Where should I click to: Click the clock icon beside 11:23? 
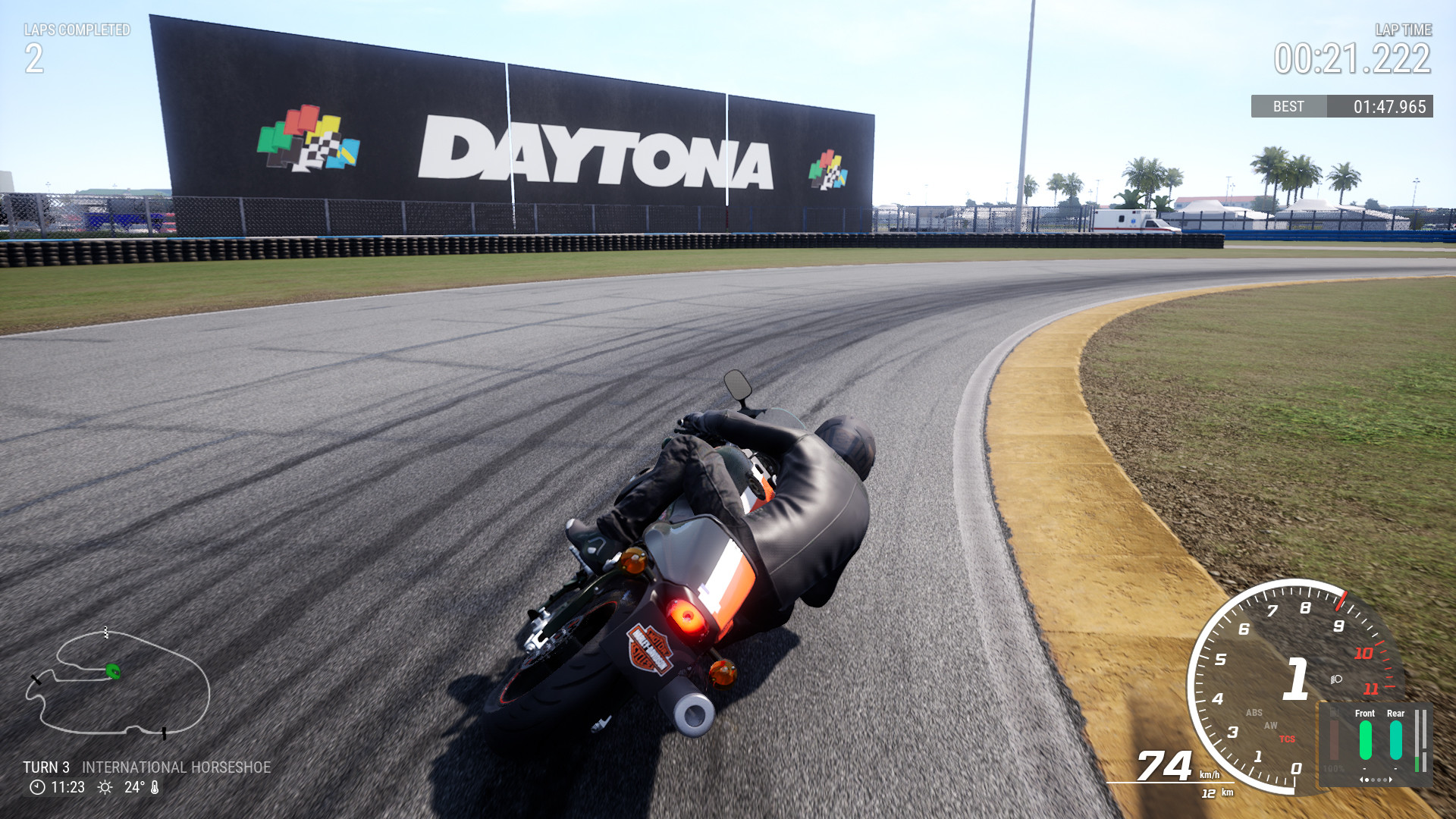37,787
